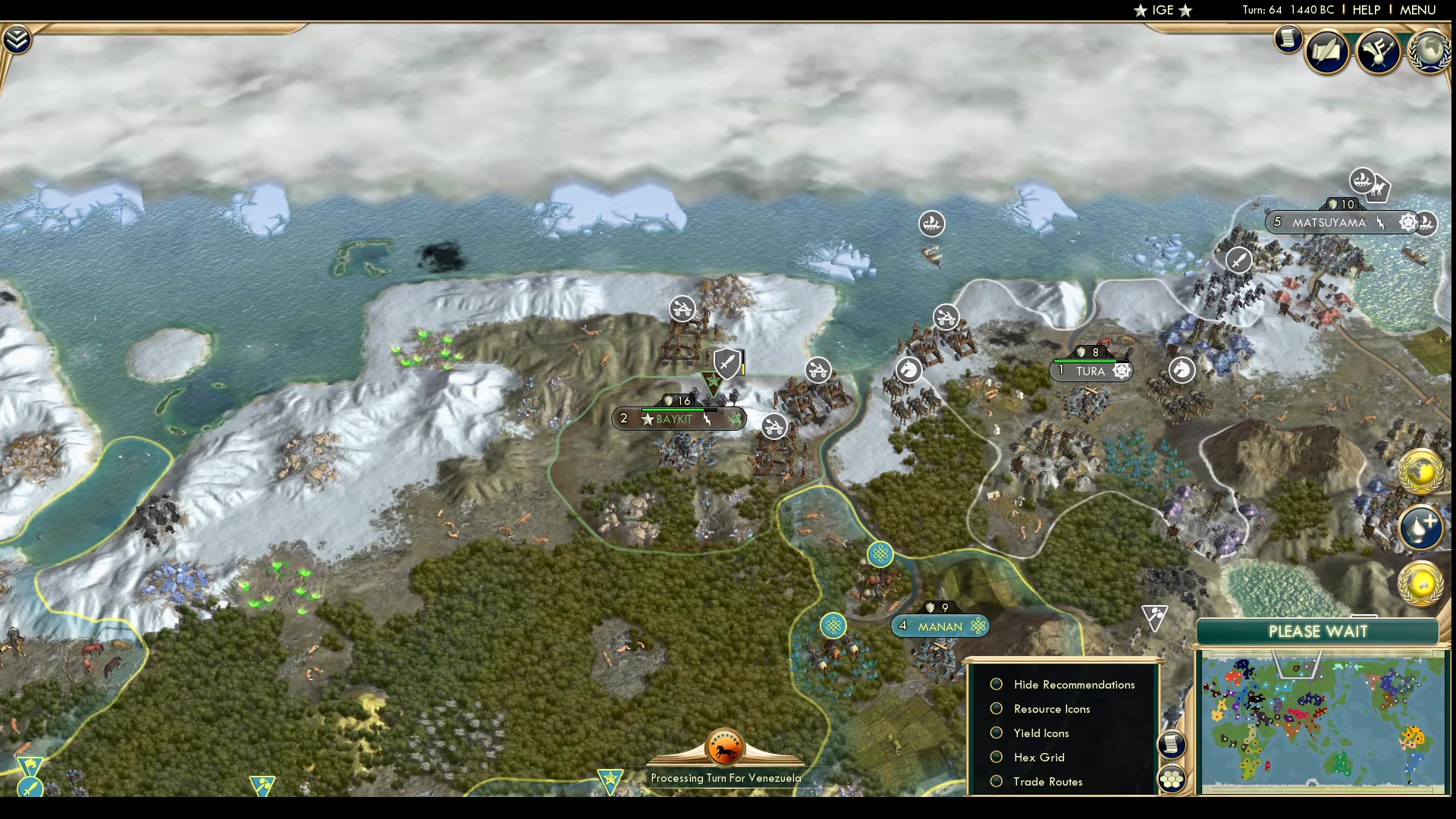This screenshot has width=1456, height=819.
Task: Click the HELP link
Action: [1366, 10]
